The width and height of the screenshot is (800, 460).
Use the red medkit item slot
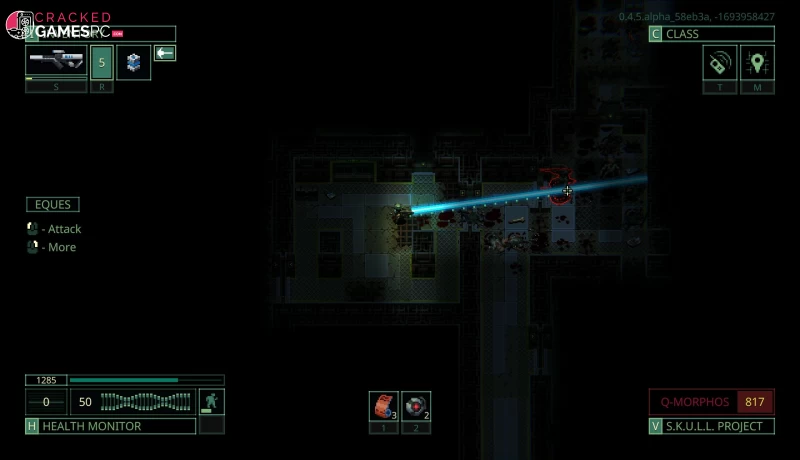[x=383, y=405]
